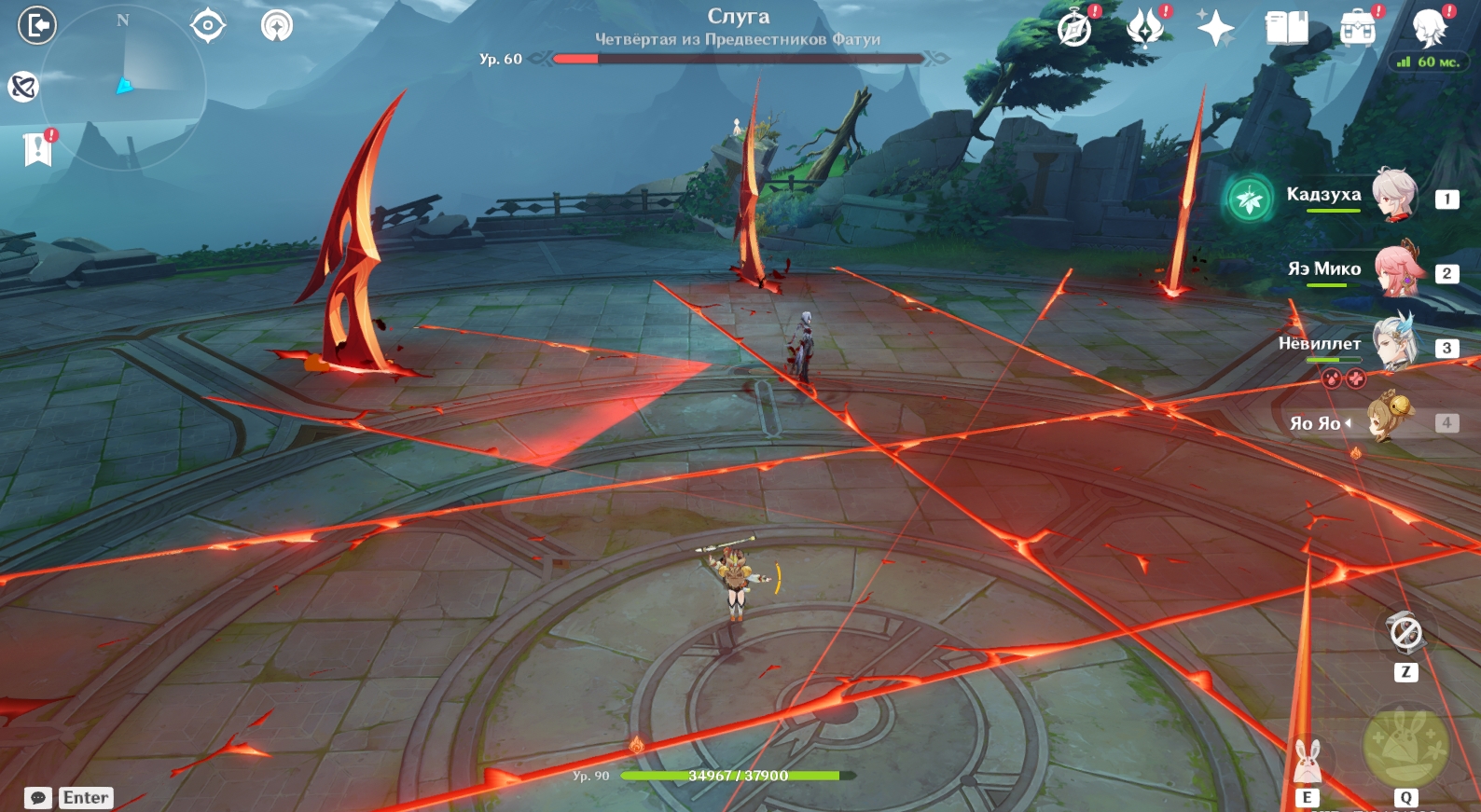Select active character Яо Яо
The image size is (1481, 812).
pyautogui.click(x=1390, y=420)
